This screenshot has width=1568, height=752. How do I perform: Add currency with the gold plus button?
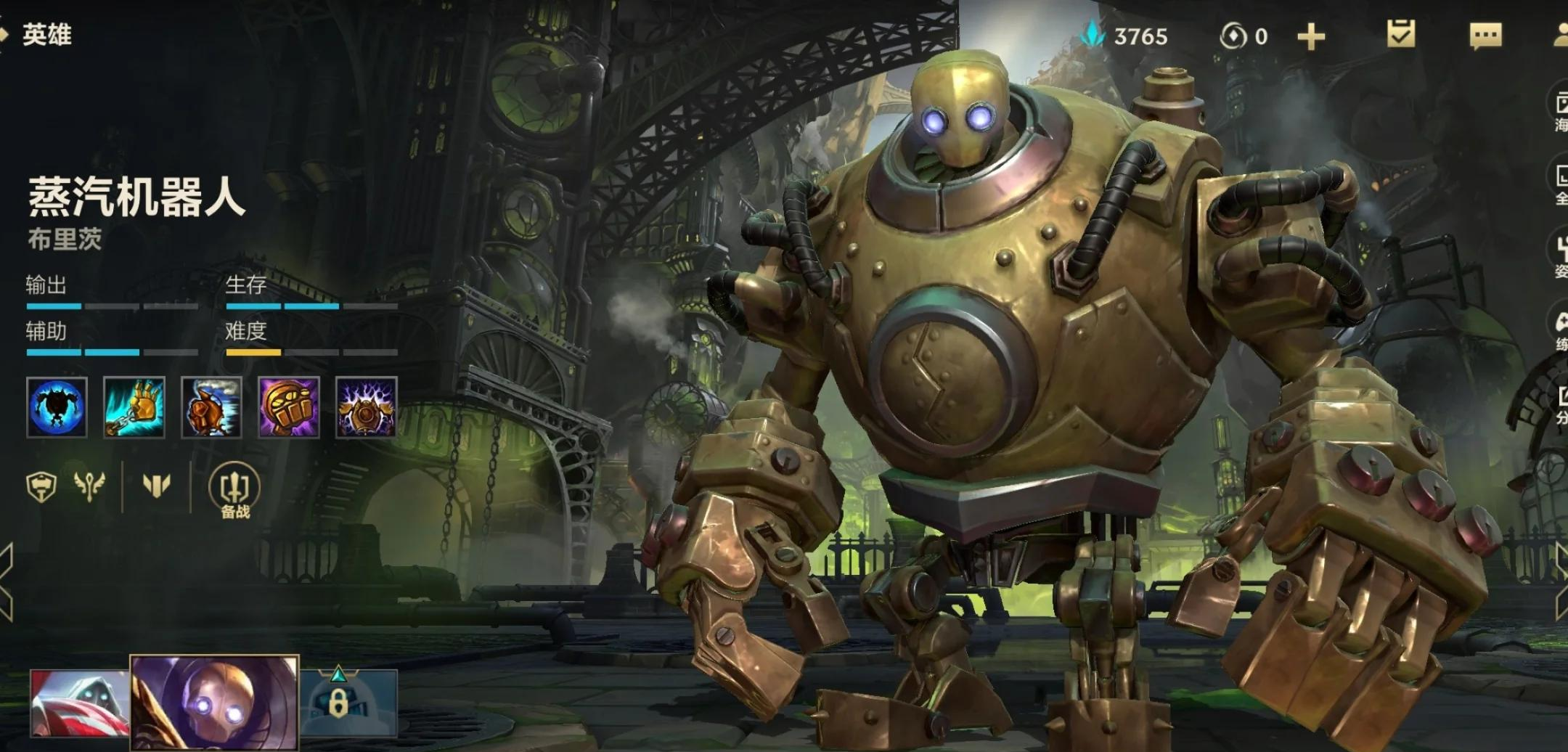1310,36
